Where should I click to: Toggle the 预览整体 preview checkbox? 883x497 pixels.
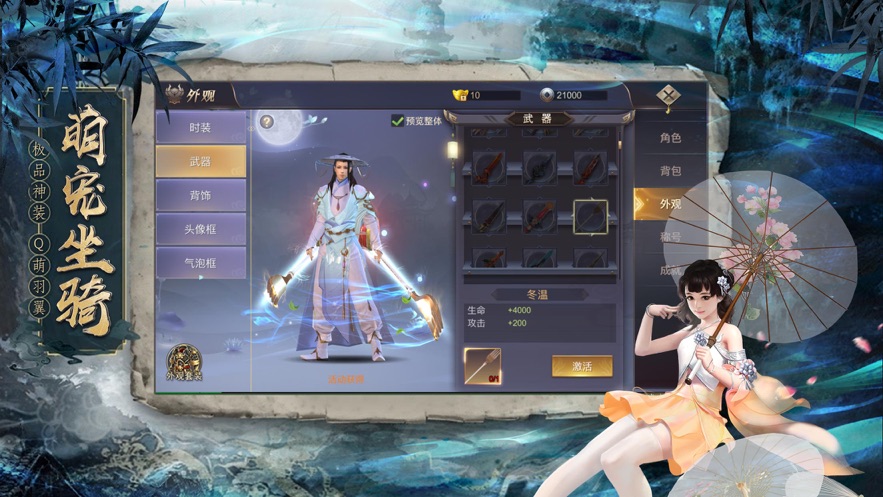[398, 121]
